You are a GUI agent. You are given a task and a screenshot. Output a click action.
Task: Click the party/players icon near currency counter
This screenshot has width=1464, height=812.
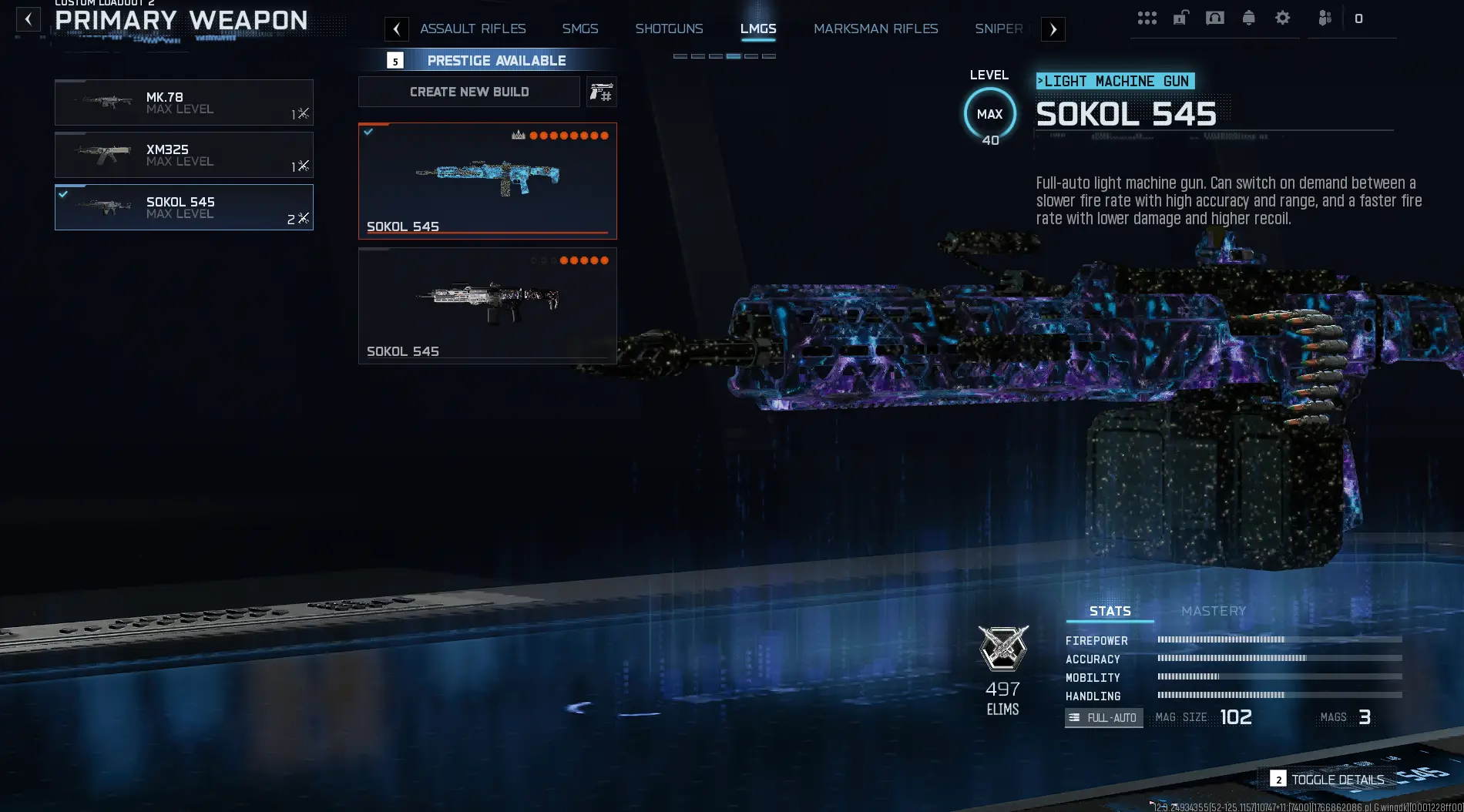1324,17
